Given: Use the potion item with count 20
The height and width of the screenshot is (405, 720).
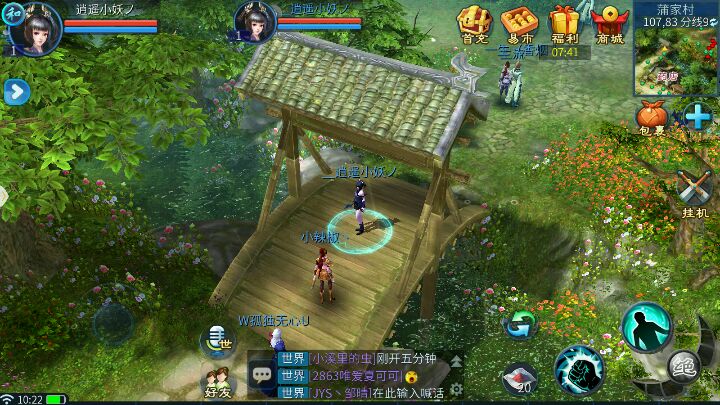Looking at the screenshot, I should pos(520,379).
